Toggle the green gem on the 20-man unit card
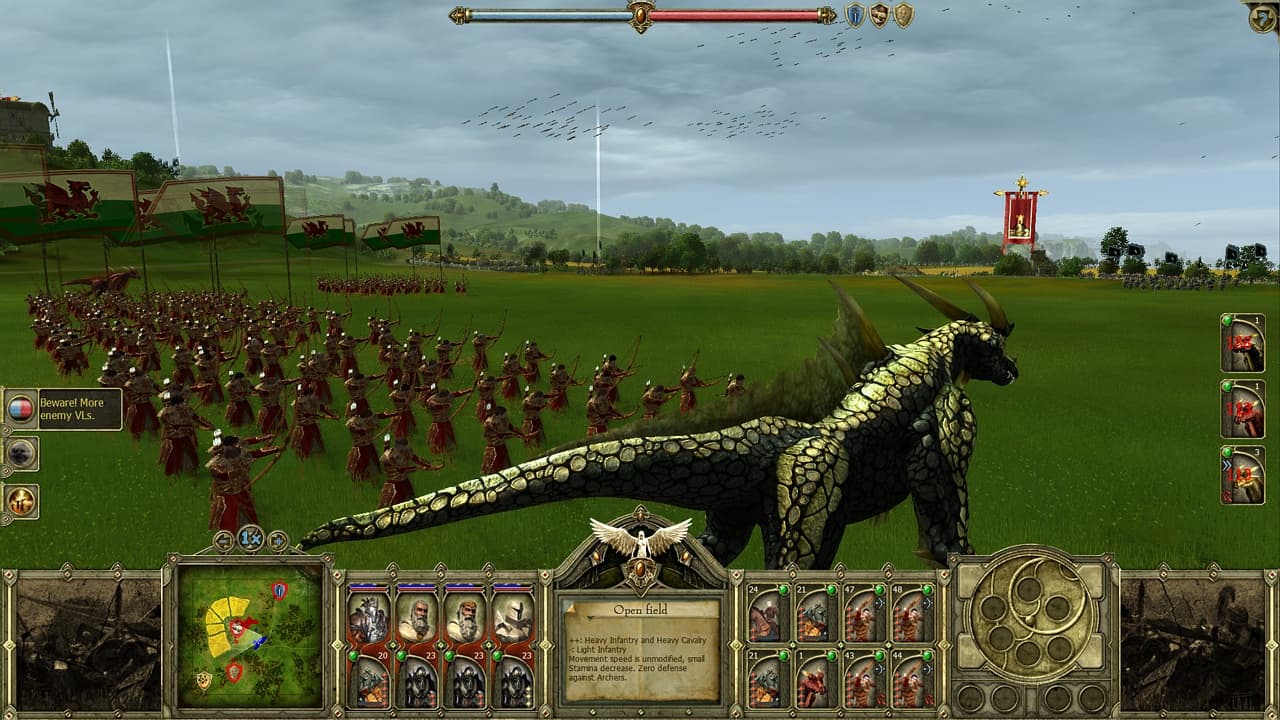 tap(353, 656)
